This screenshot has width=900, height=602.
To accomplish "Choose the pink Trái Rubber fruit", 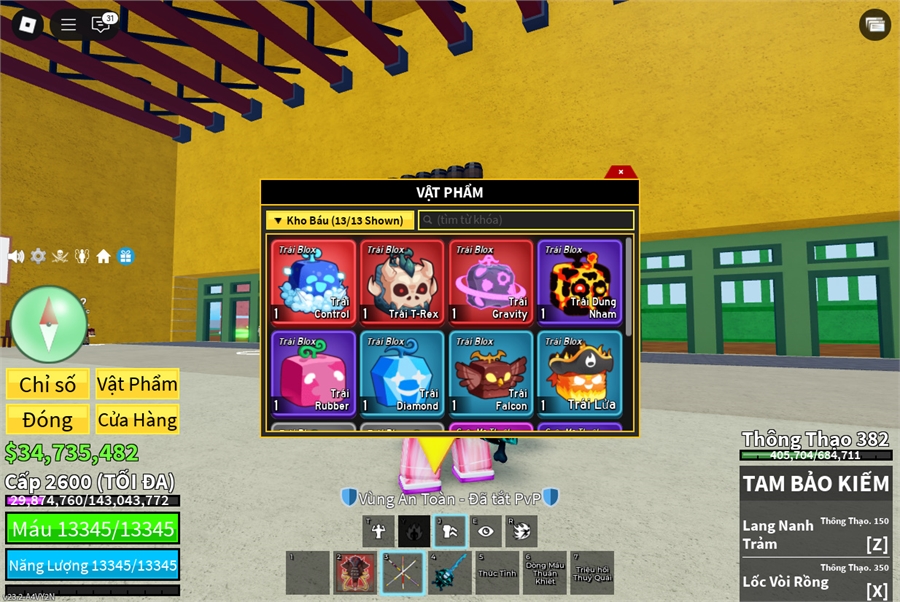I will pos(313,373).
